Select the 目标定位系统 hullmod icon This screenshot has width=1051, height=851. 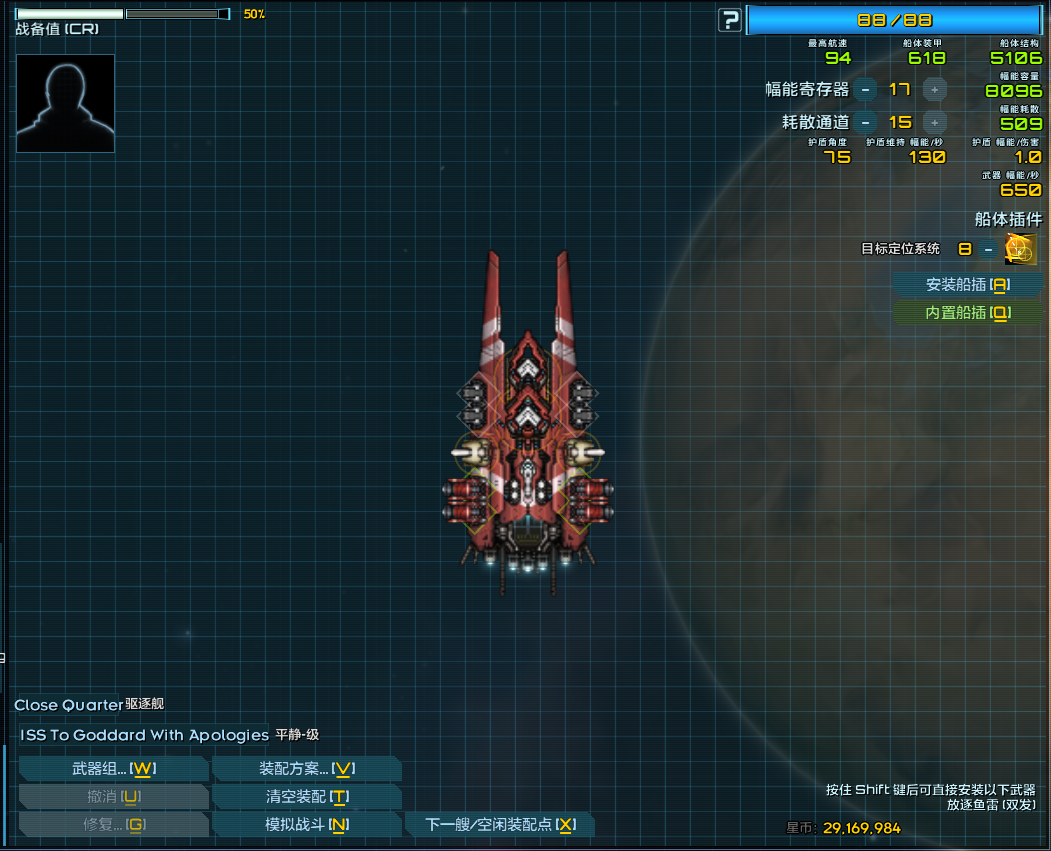pos(1021,249)
